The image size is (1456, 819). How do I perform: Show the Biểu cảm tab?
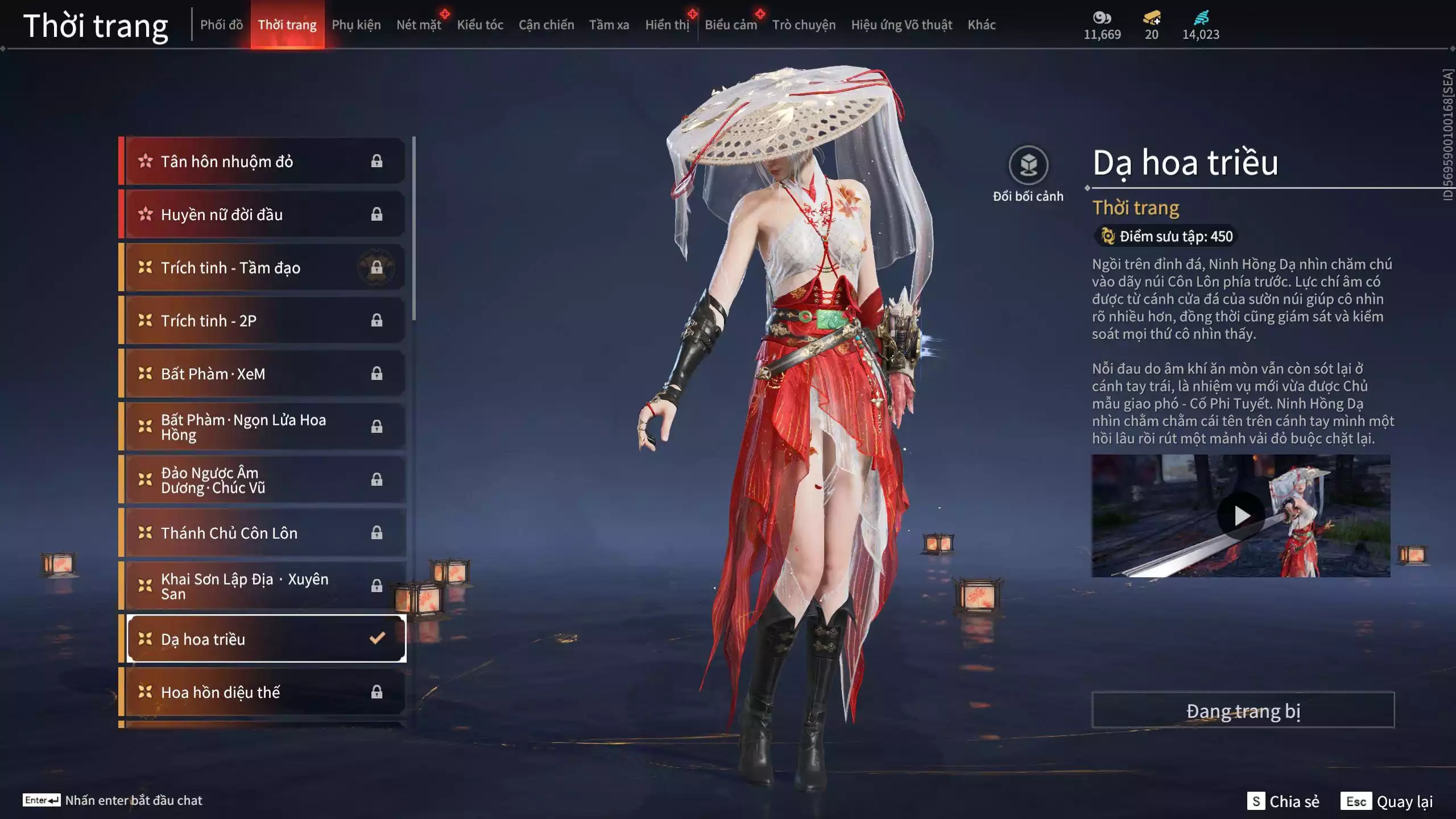click(730, 25)
